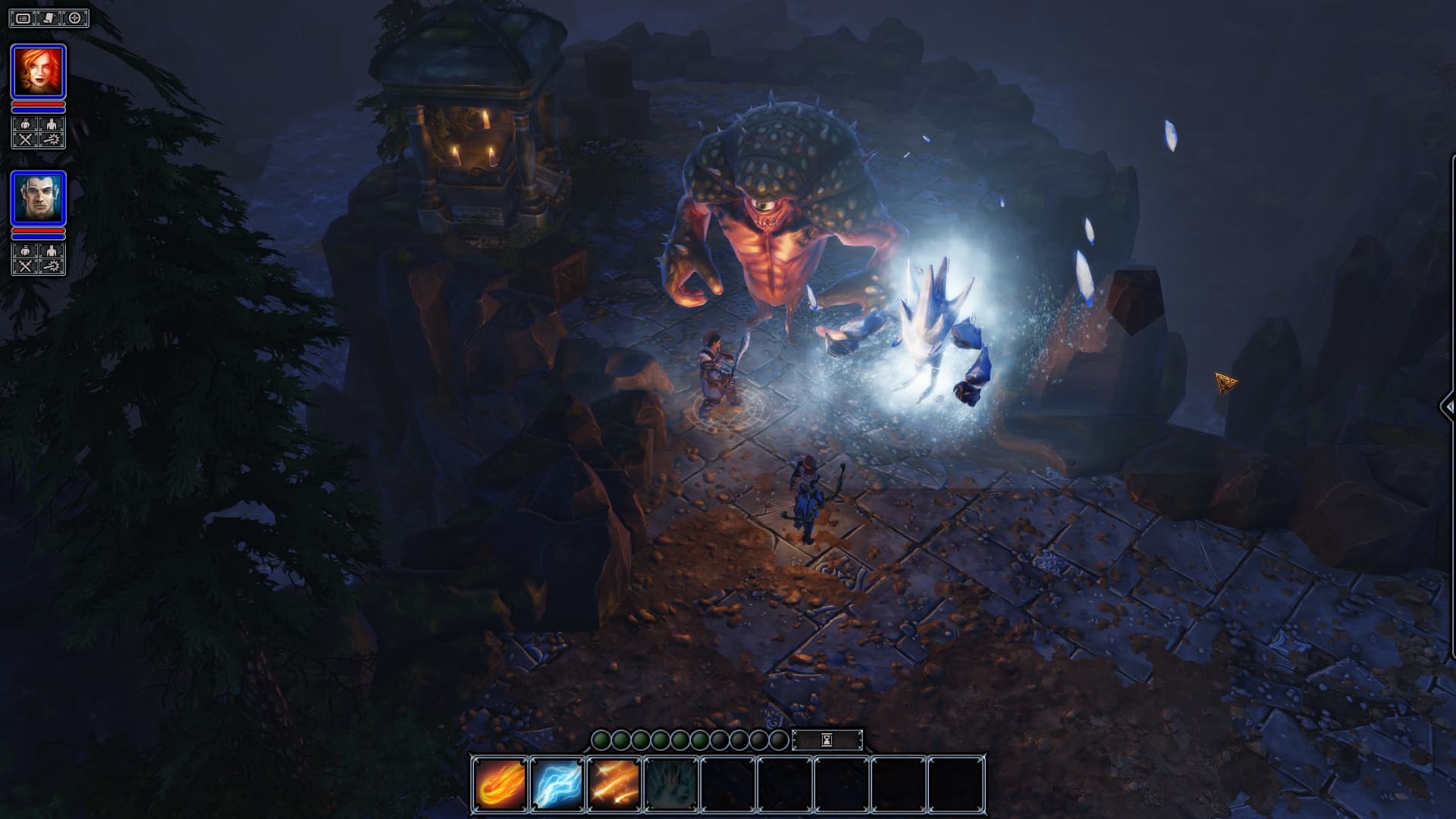
Task: Open inventory bag icon under the red-haired portrait
Action: 25,124
